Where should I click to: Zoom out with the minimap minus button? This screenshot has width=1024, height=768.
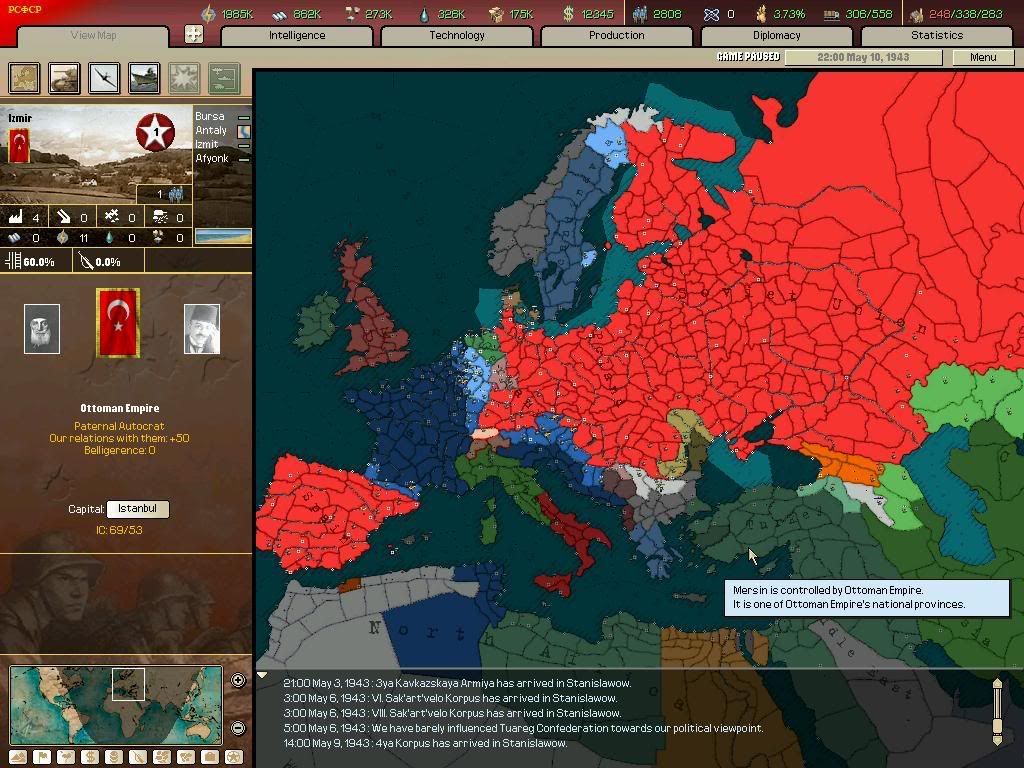click(238, 728)
